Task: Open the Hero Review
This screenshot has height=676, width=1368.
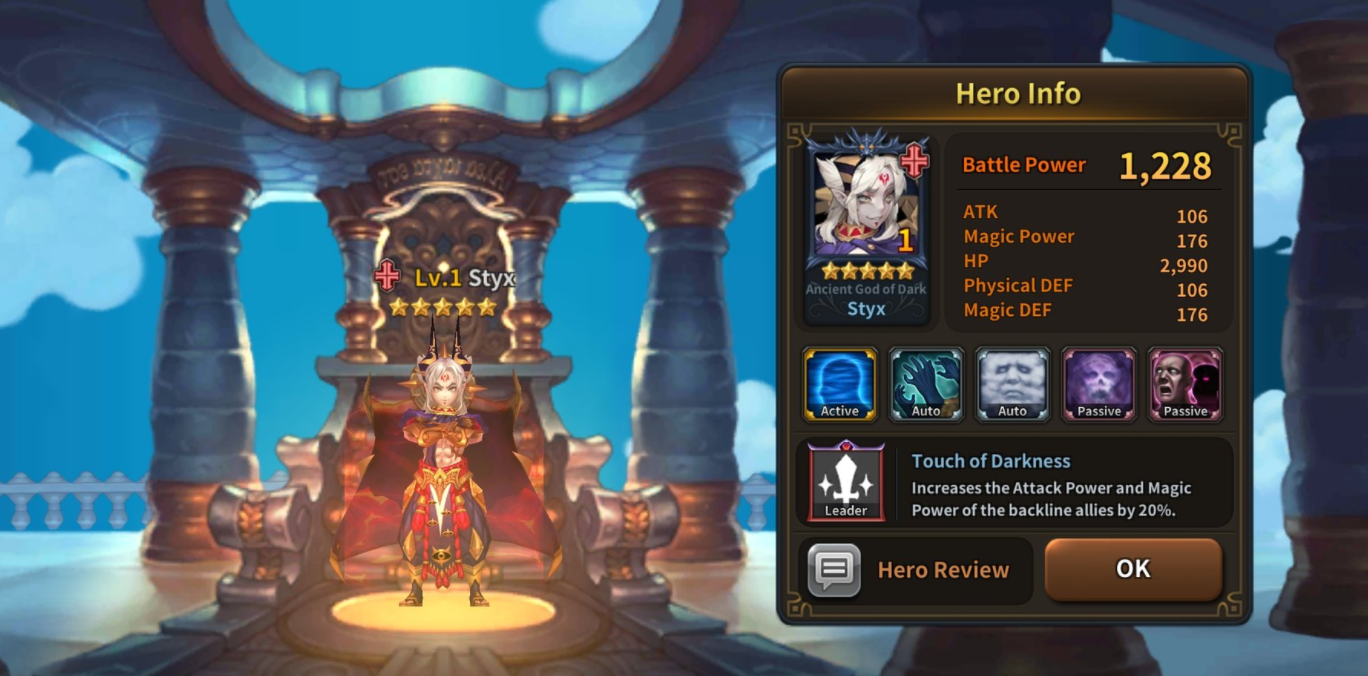Action: click(x=914, y=570)
